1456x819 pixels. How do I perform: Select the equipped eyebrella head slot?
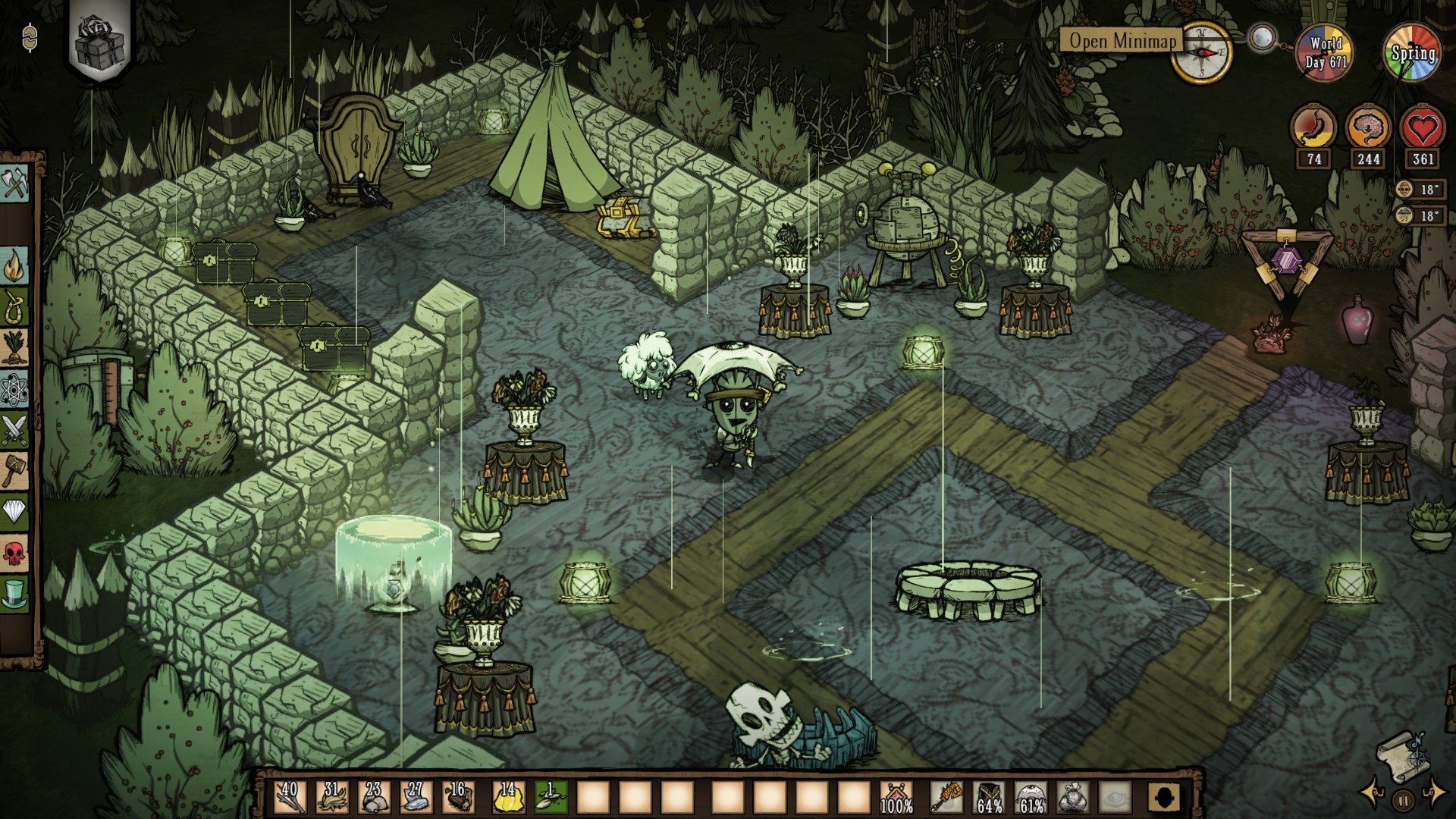point(1031,798)
